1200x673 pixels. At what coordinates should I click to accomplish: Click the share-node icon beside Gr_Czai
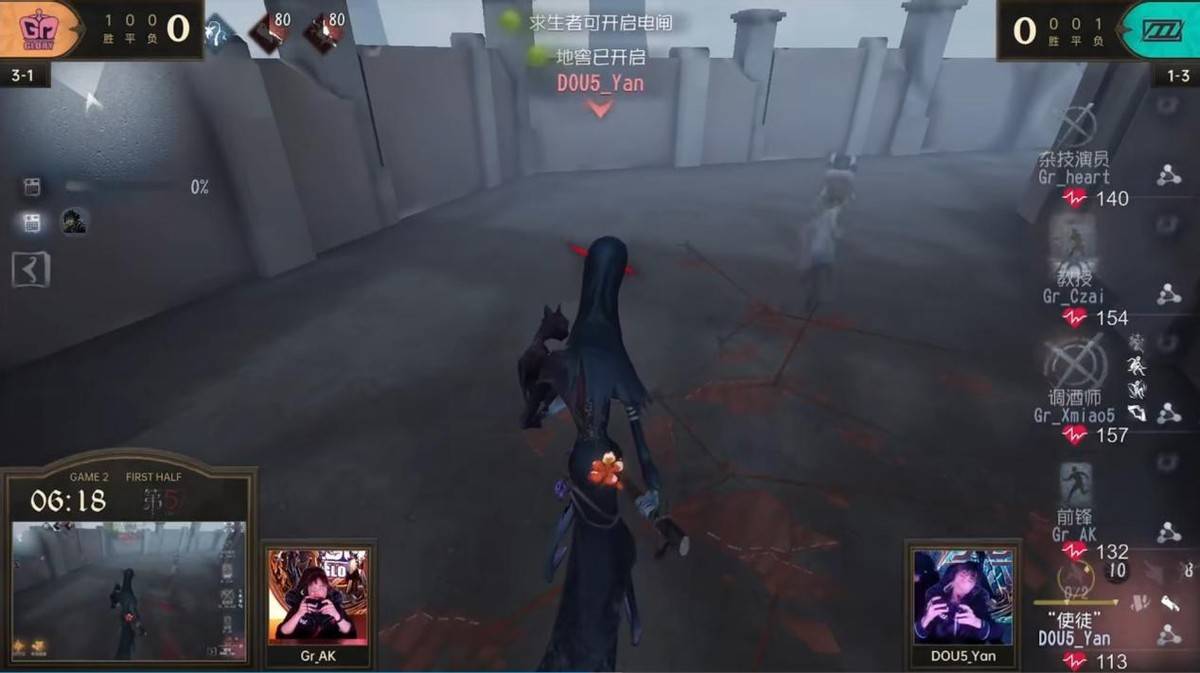[1168, 295]
